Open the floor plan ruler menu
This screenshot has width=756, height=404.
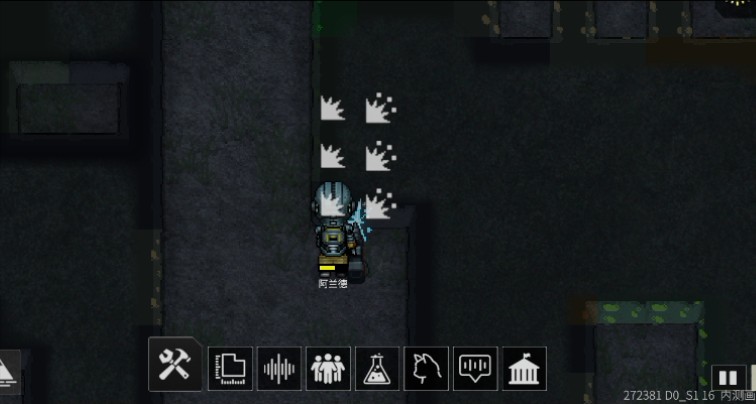pos(230,369)
